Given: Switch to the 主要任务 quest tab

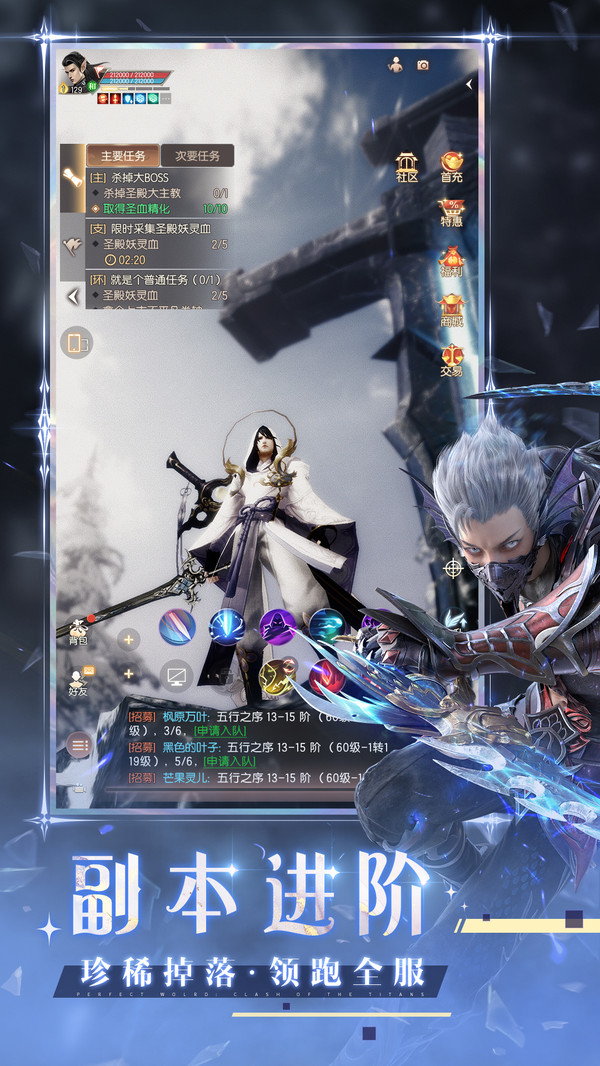Looking at the screenshot, I should [123, 156].
